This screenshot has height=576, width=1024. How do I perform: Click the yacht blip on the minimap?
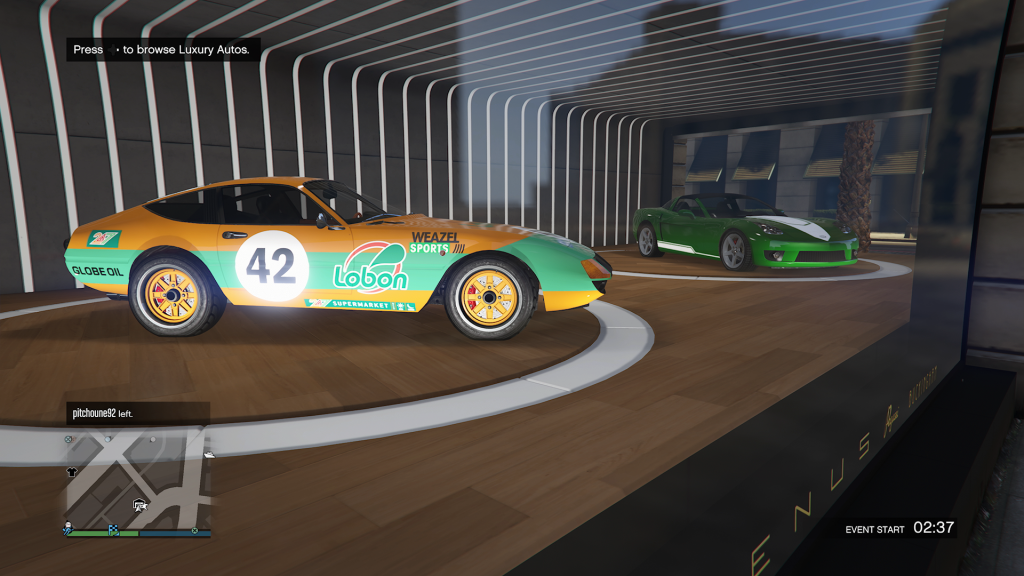207,455
